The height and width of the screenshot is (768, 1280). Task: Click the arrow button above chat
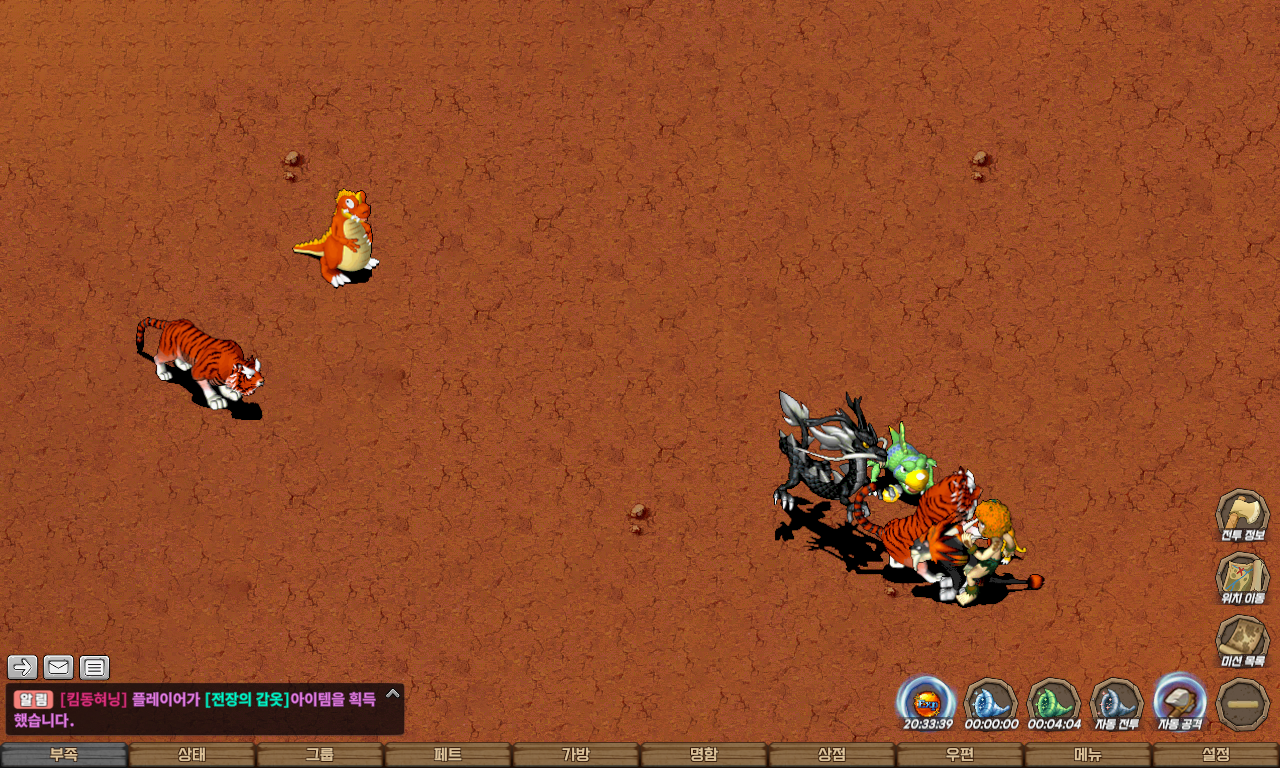[x=22, y=667]
